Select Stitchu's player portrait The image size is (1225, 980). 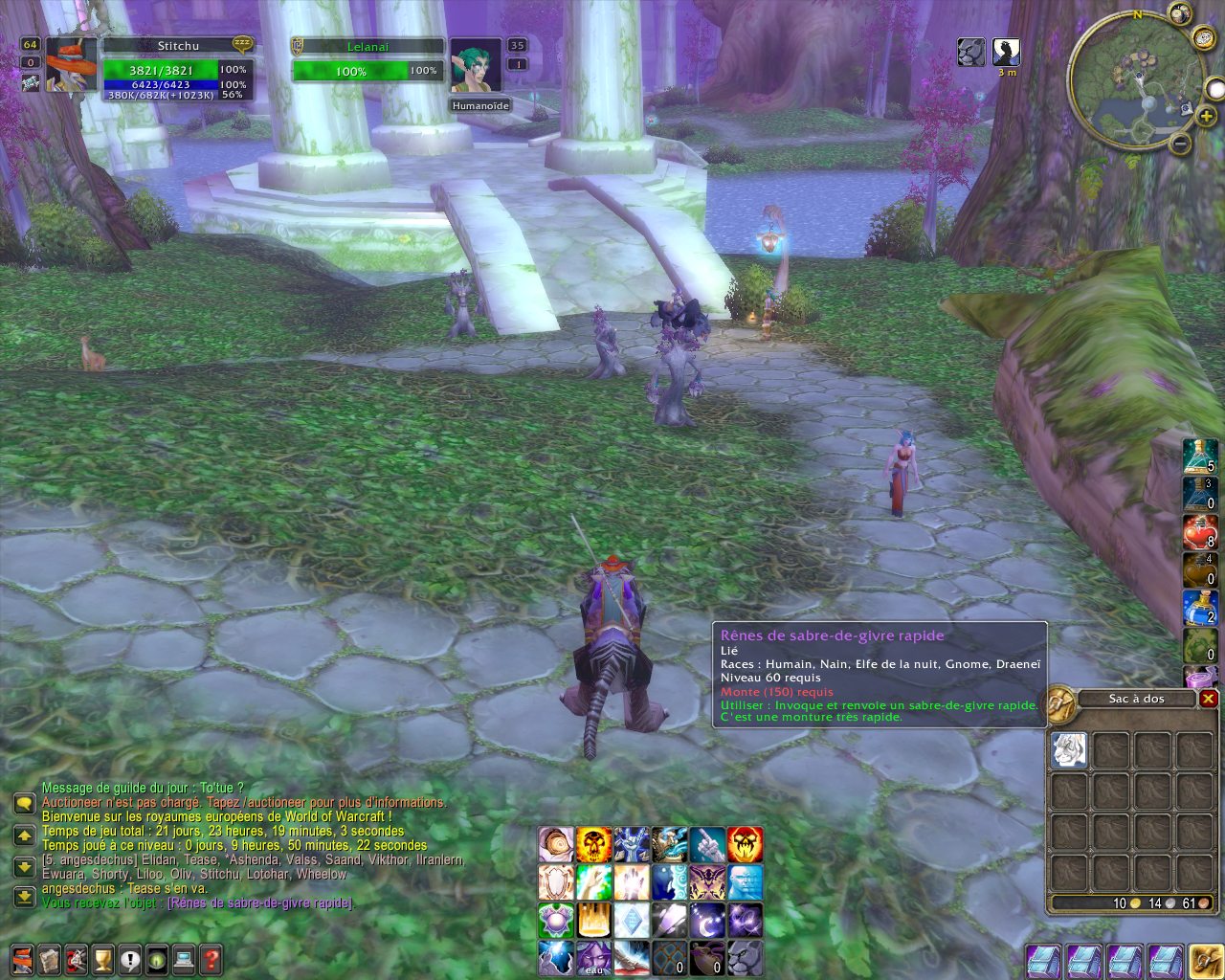point(72,65)
